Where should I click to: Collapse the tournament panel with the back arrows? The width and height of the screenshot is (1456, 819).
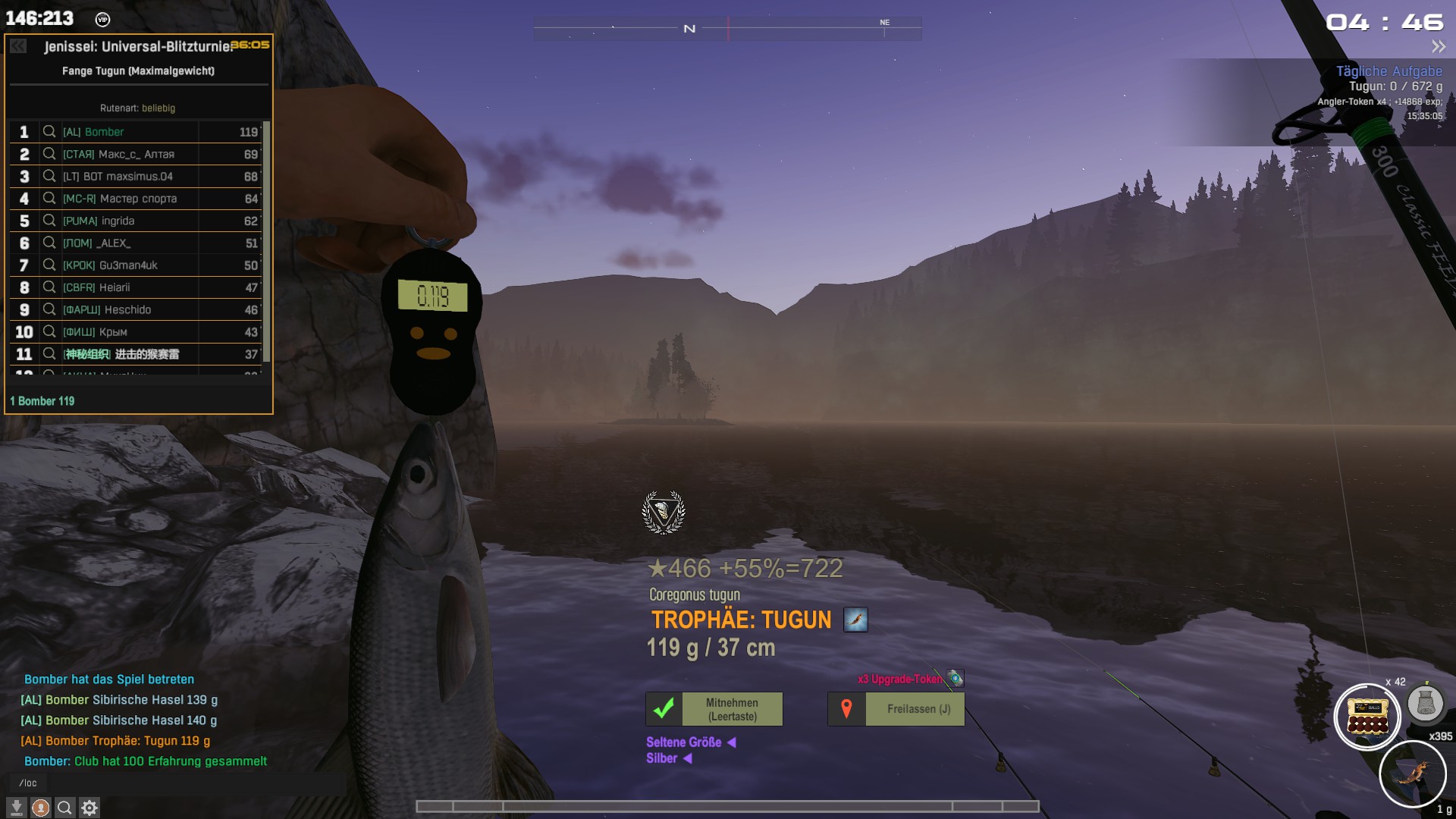click(x=18, y=46)
